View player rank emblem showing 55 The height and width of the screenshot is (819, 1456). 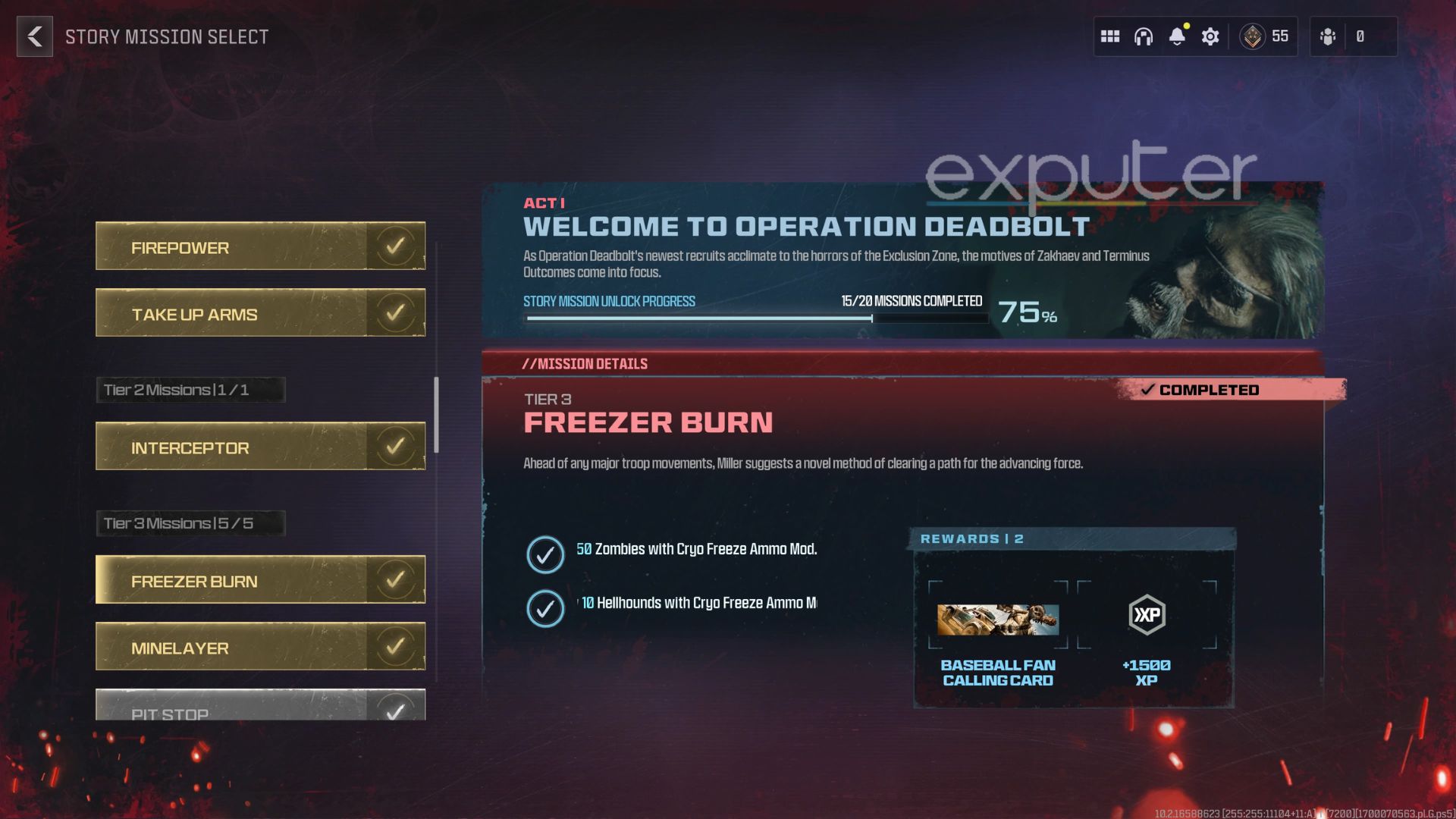click(x=1253, y=36)
